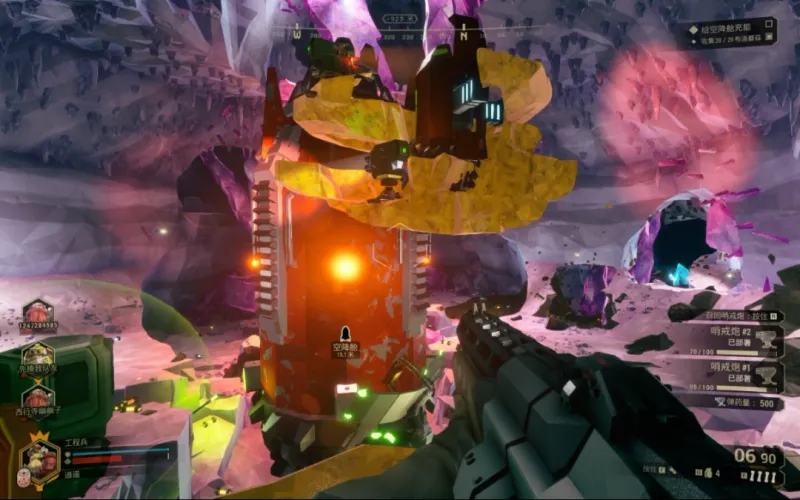Image resolution: width=800 pixels, height=500 pixels.
Task: Select the 西行寺幽幽子 teammate portrait
Action: coord(38,397)
